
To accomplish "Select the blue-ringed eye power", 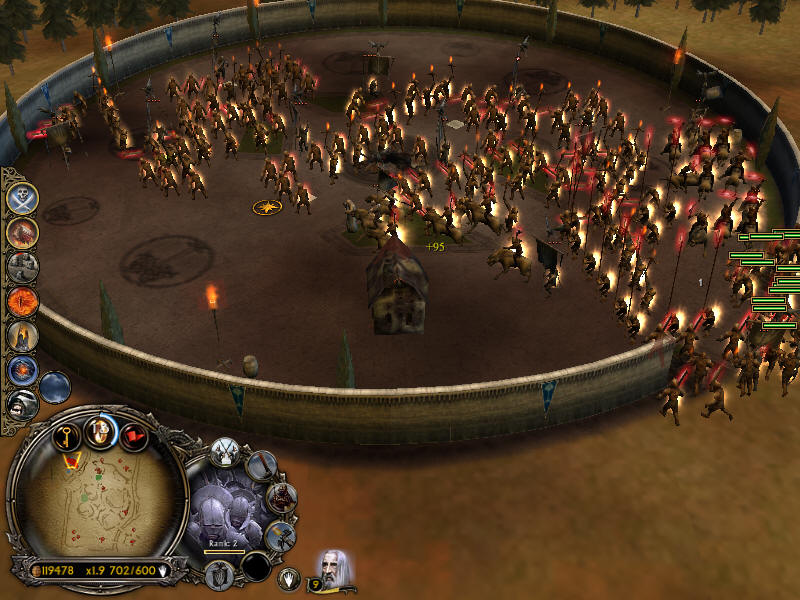I will click(x=22, y=371).
